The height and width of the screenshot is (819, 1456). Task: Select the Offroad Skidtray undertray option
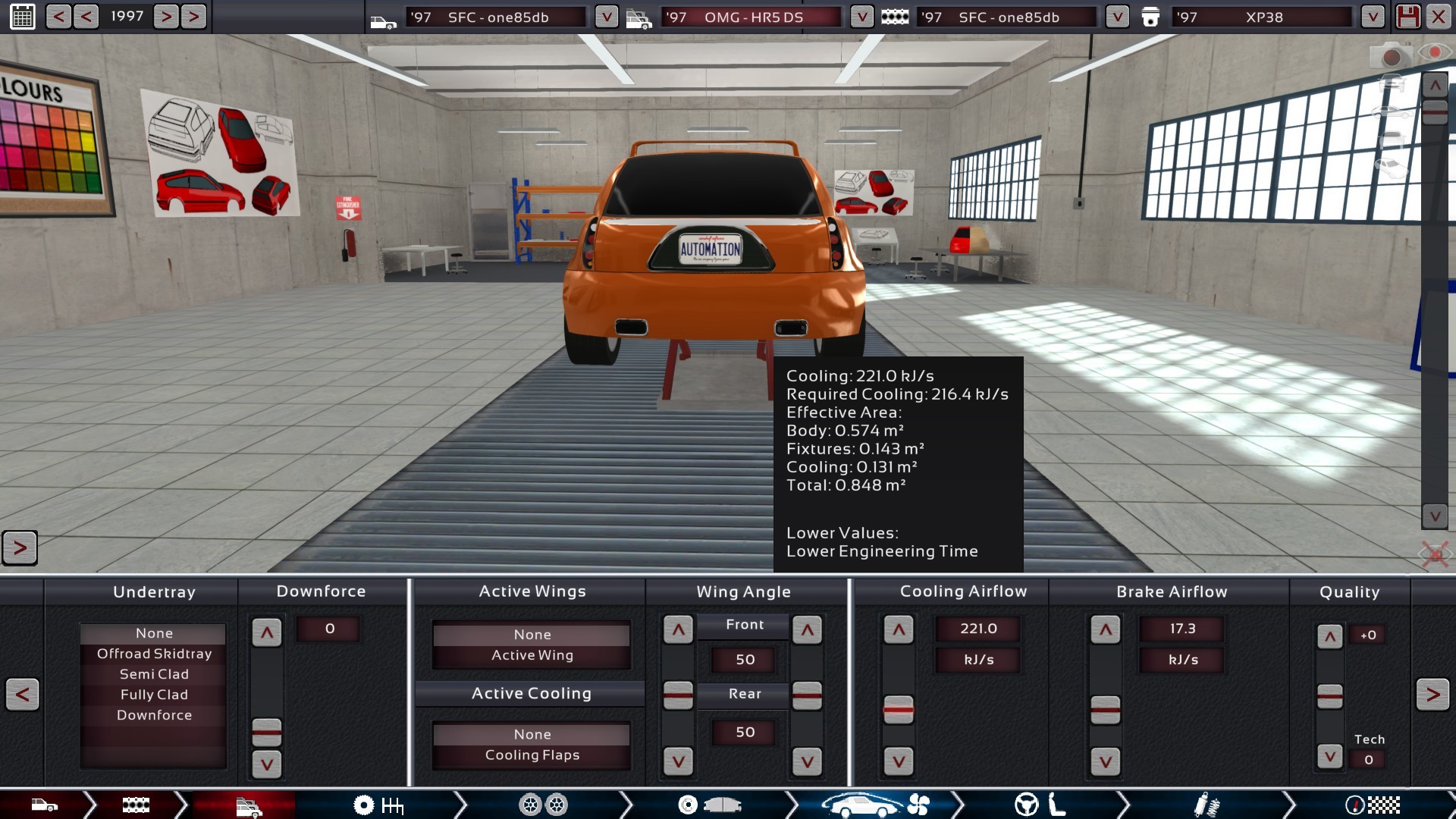[154, 654]
